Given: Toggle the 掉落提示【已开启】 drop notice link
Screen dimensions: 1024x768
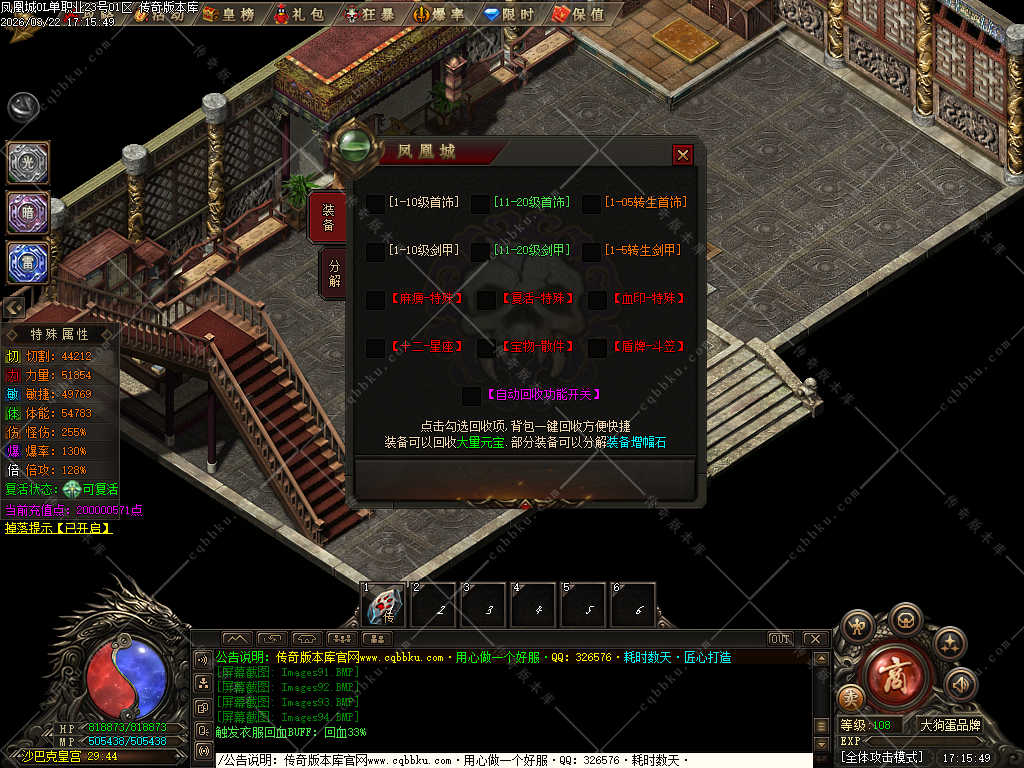Looking at the screenshot, I should coord(58,527).
